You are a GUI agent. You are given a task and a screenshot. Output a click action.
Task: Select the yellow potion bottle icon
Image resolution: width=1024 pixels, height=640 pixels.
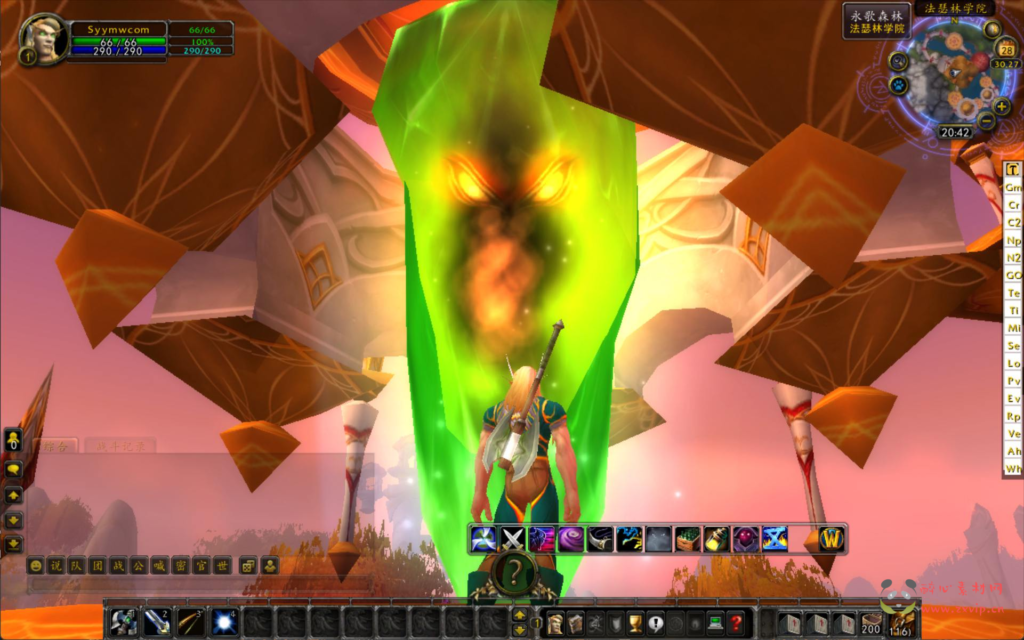[716, 539]
